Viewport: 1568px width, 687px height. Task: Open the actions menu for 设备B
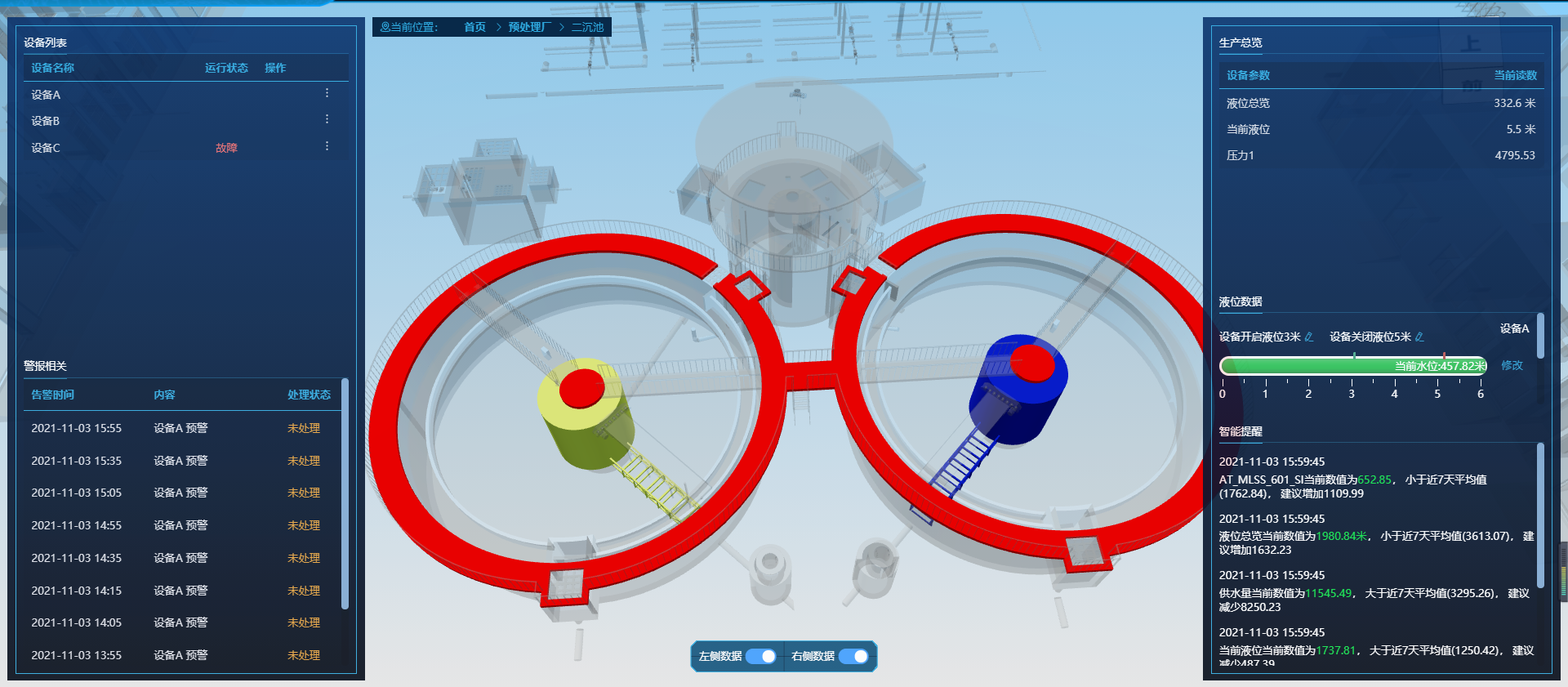click(327, 119)
